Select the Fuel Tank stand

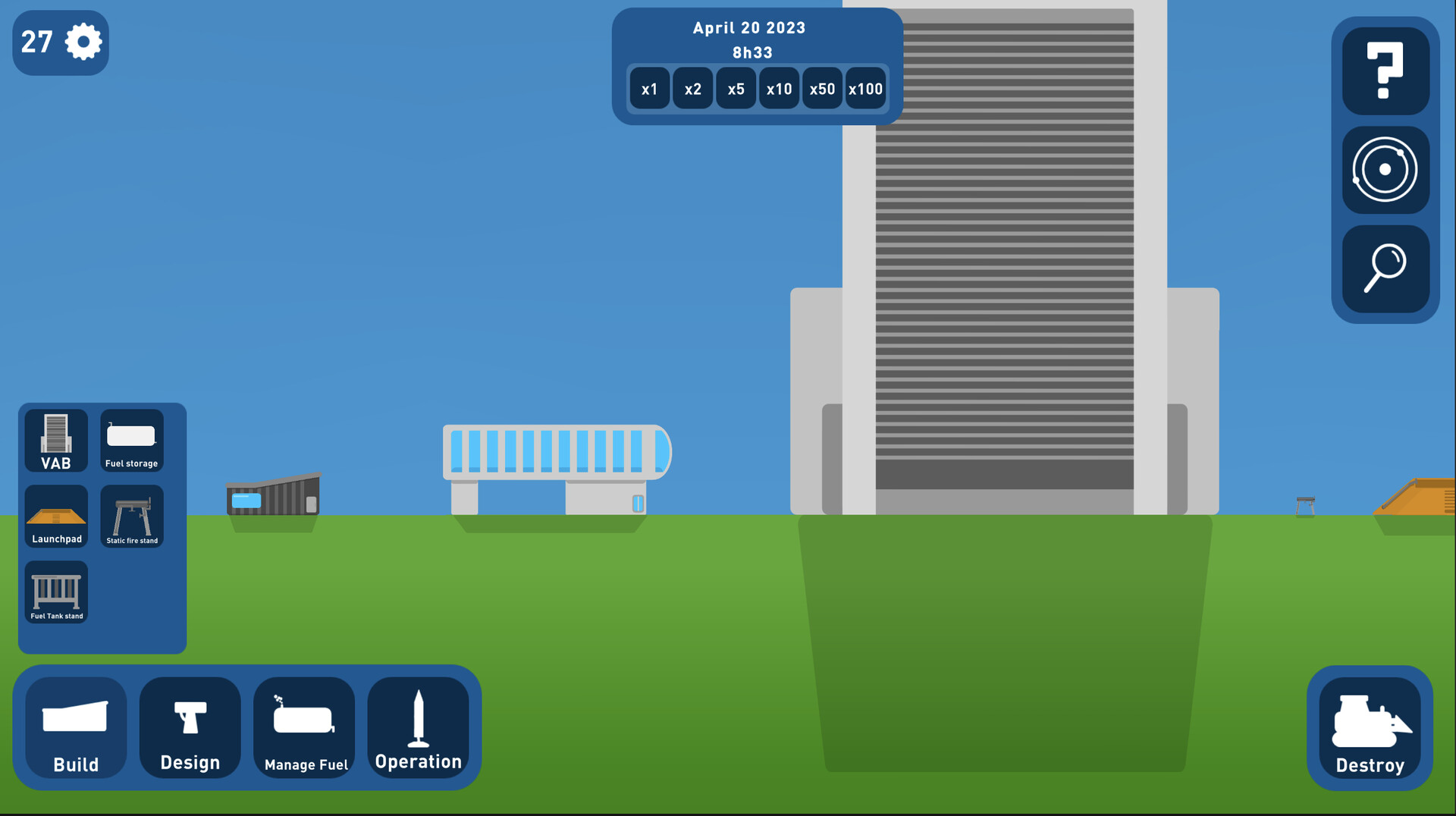pos(55,593)
